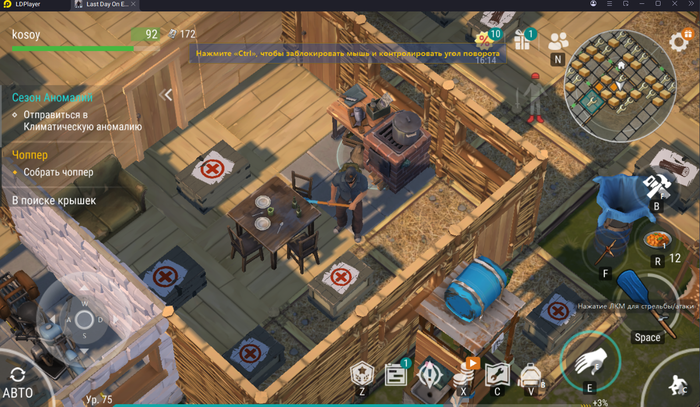The width and height of the screenshot is (700, 407).
Task: Open the crafting blueprint wrench icon
Action: tap(497, 376)
